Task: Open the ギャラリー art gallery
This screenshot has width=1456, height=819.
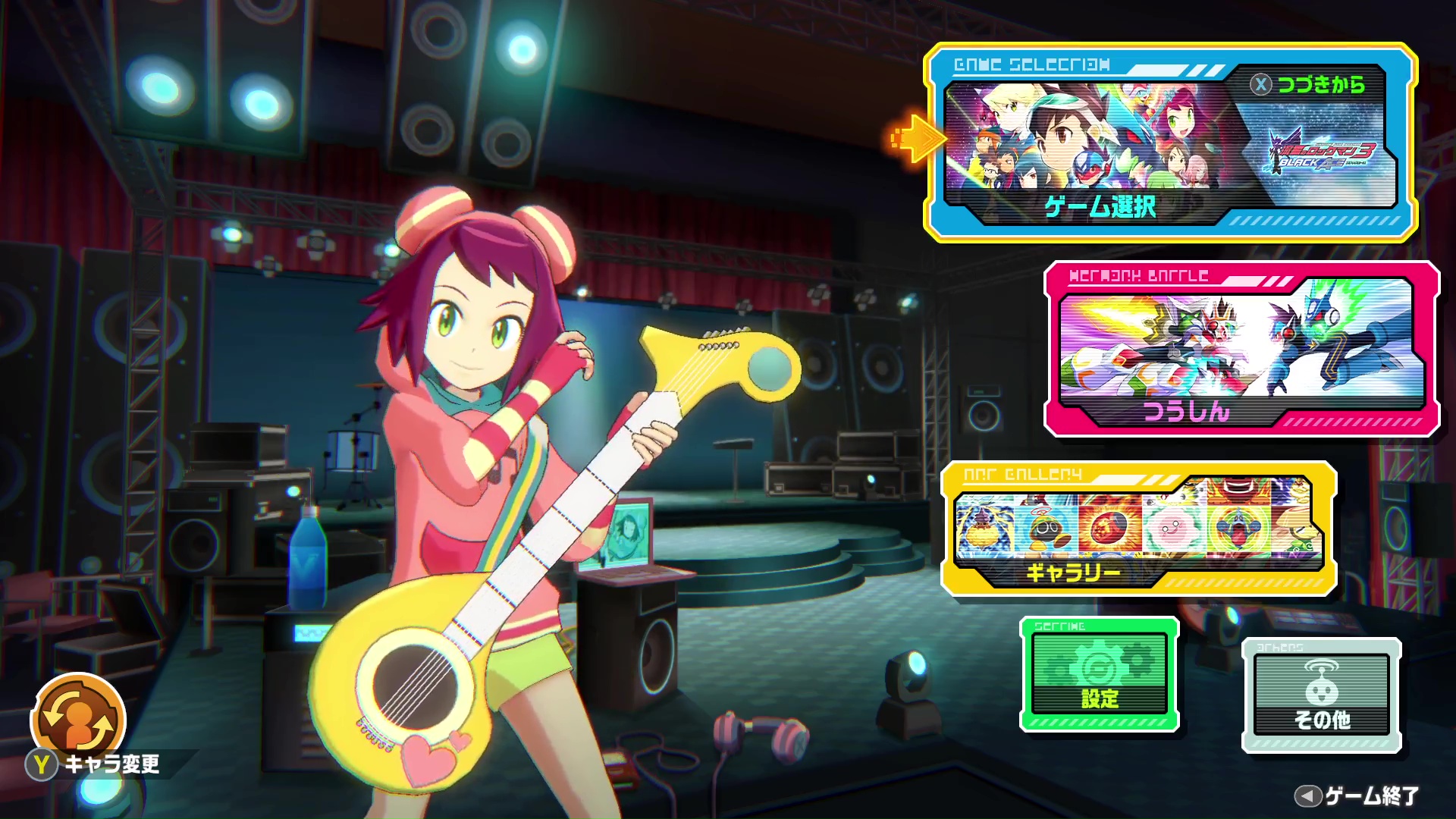Action: tap(1137, 529)
